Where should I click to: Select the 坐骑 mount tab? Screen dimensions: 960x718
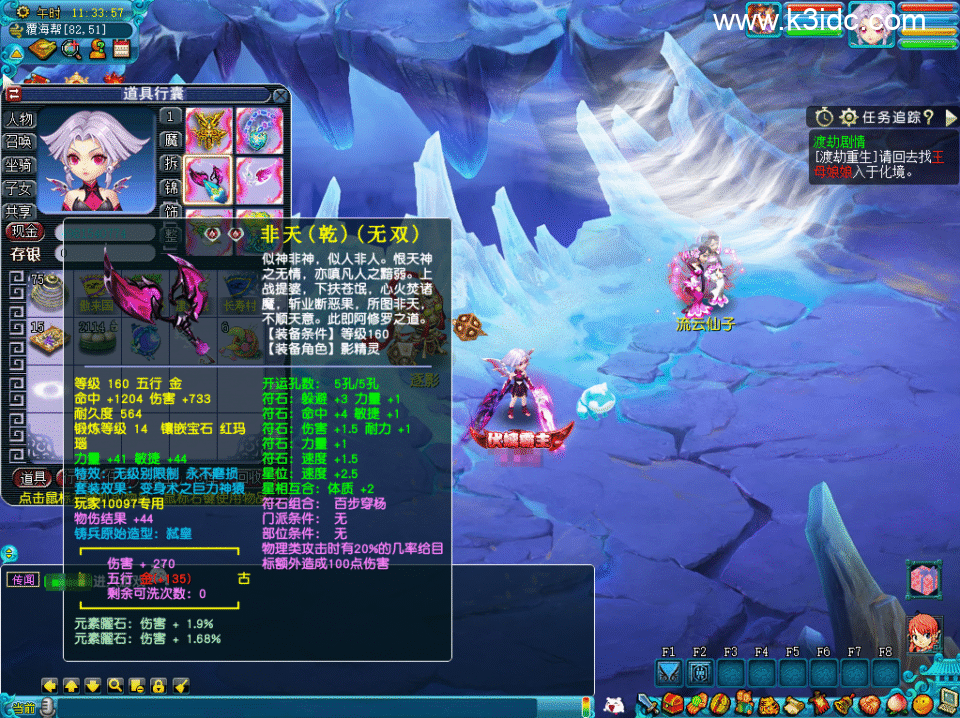coord(20,165)
